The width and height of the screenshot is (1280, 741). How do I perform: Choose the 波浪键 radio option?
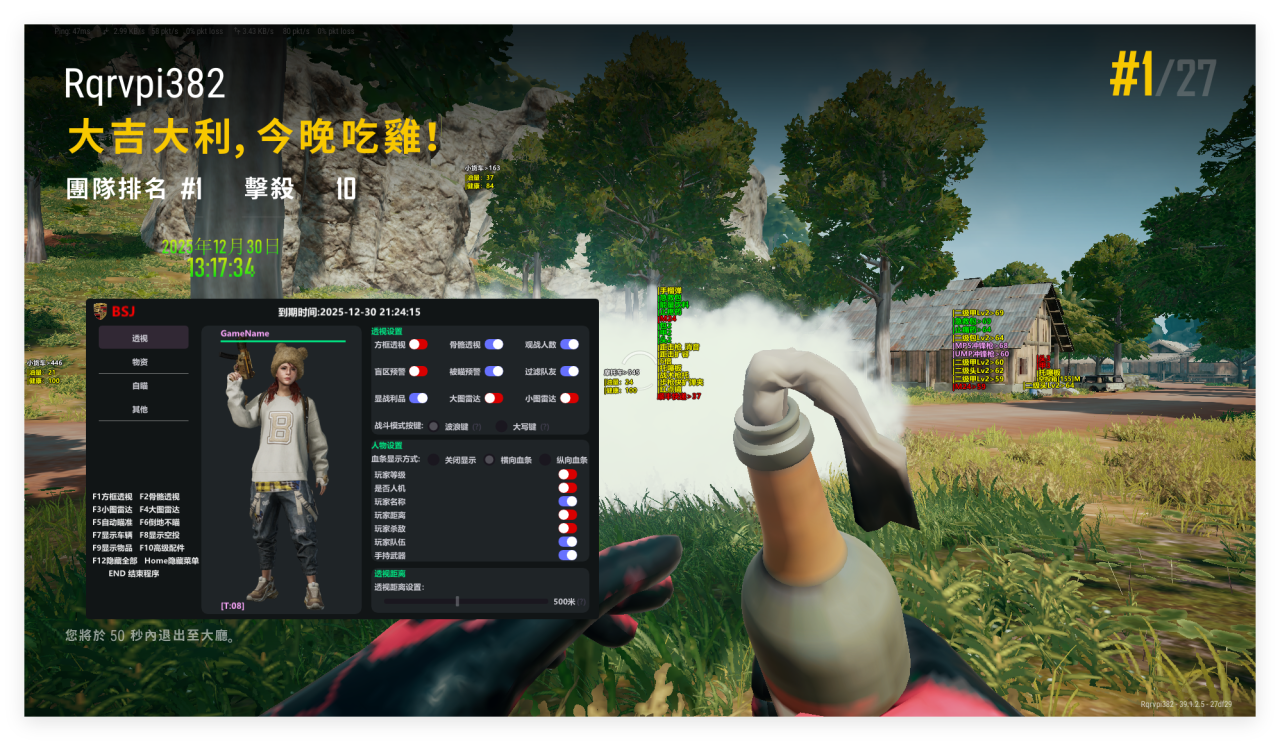point(434,426)
